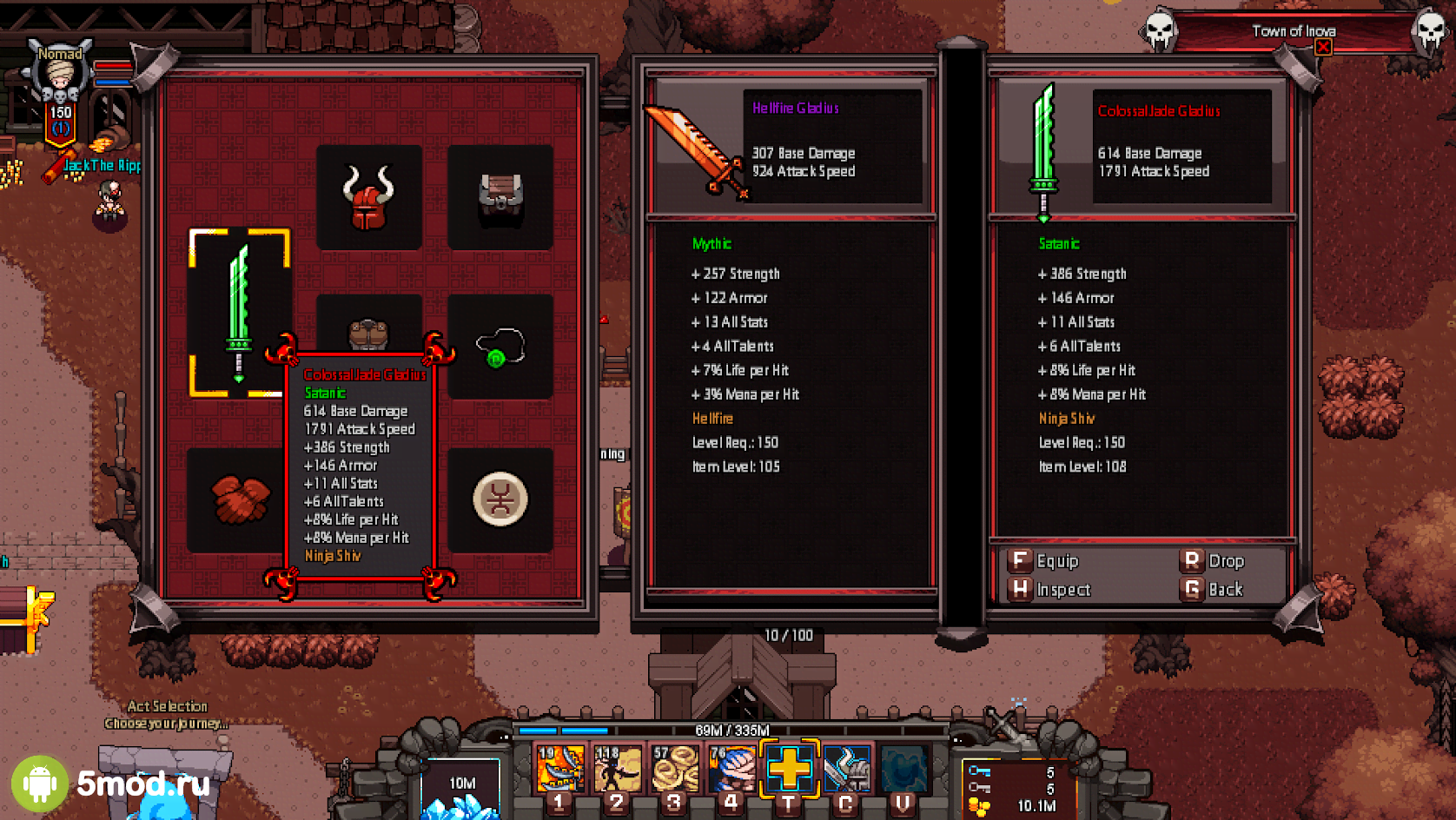Select the round rune charm slot
Image resolution: width=1456 pixels, height=820 pixels.
click(x=500, y=499)
